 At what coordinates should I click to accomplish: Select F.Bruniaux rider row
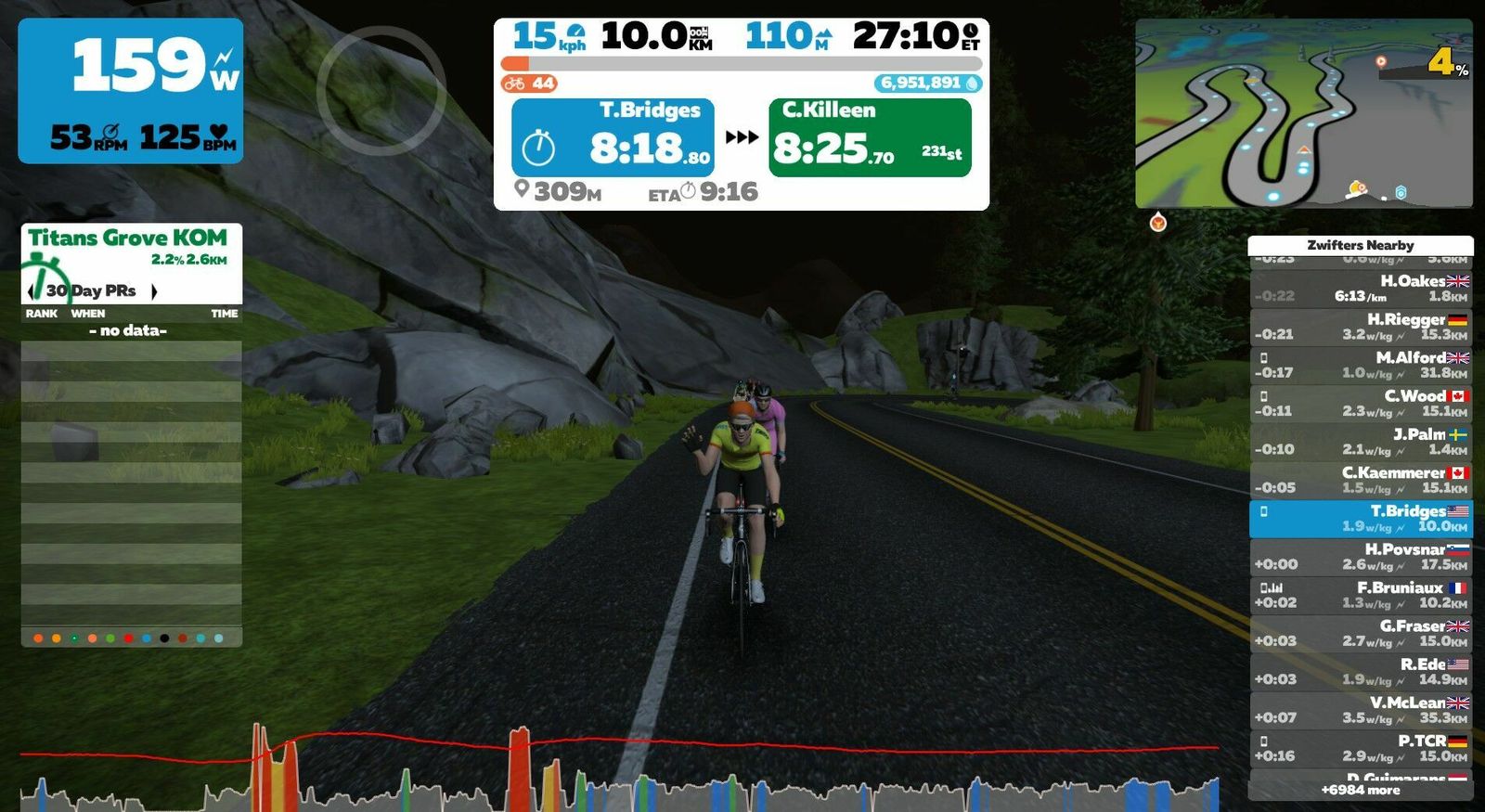coord(1361,595)
